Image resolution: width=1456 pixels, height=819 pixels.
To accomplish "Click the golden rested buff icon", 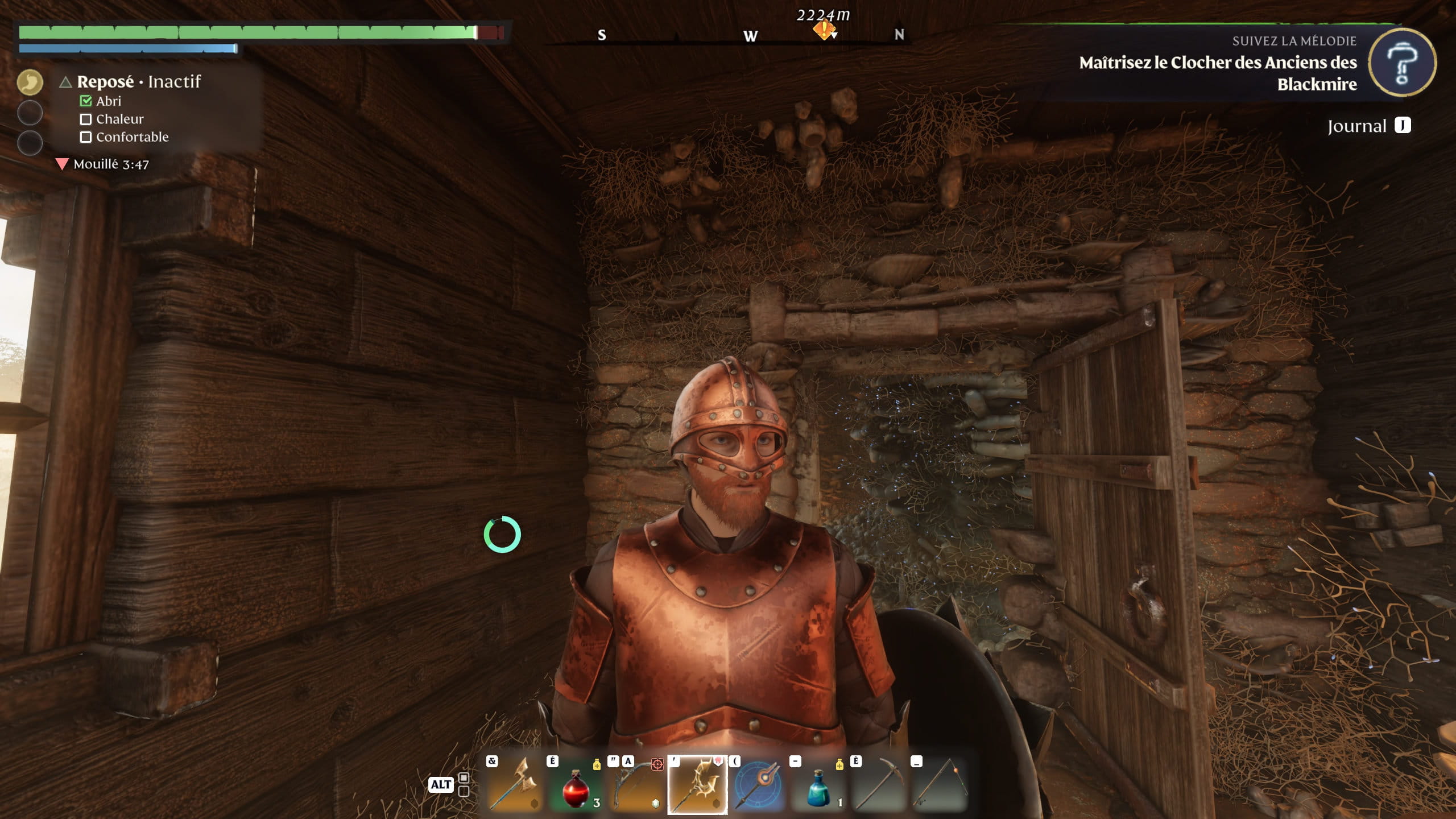I will click(x=30, y=82).
